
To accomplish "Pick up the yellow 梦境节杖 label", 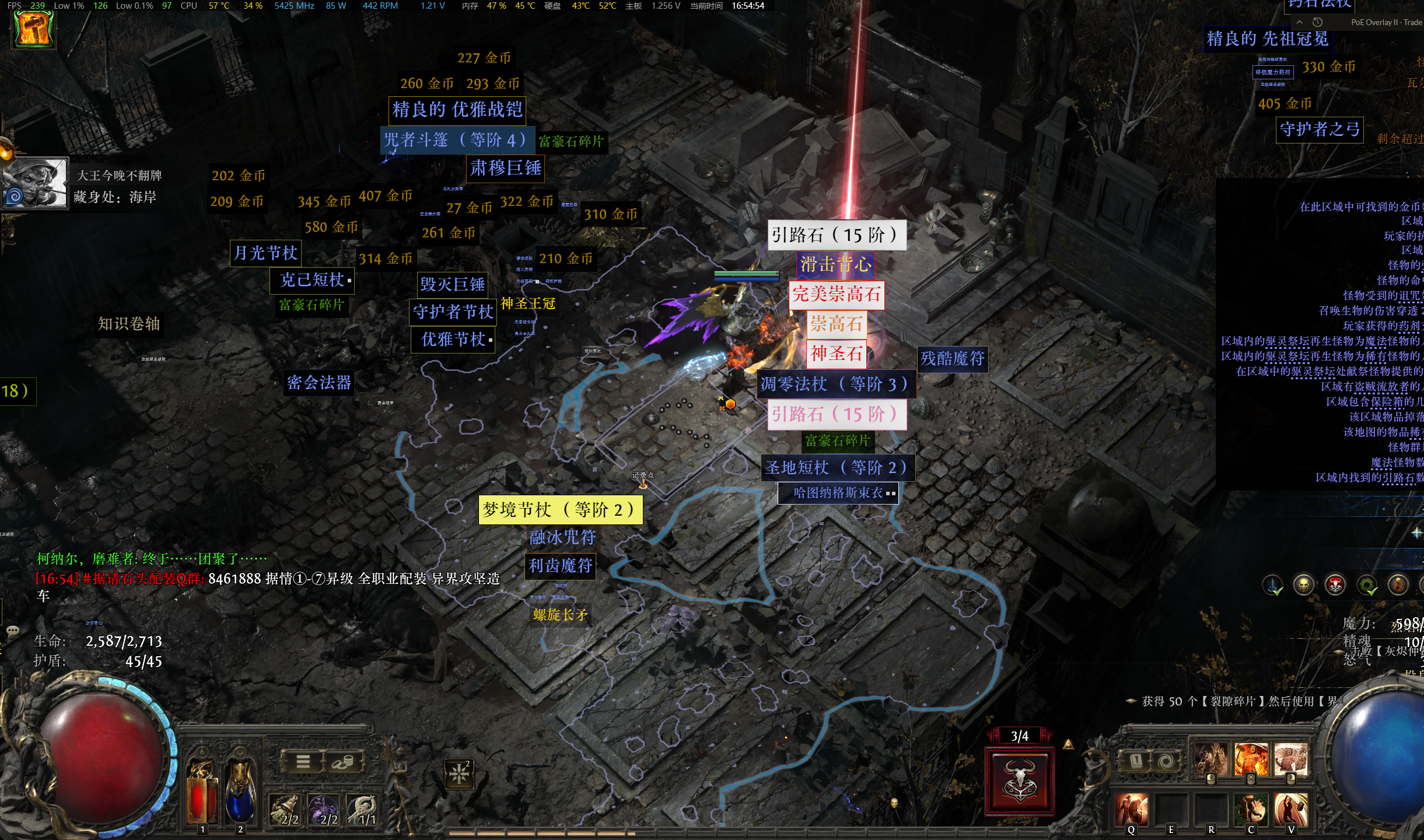I will pyautogui.click(x=559, y=510).
